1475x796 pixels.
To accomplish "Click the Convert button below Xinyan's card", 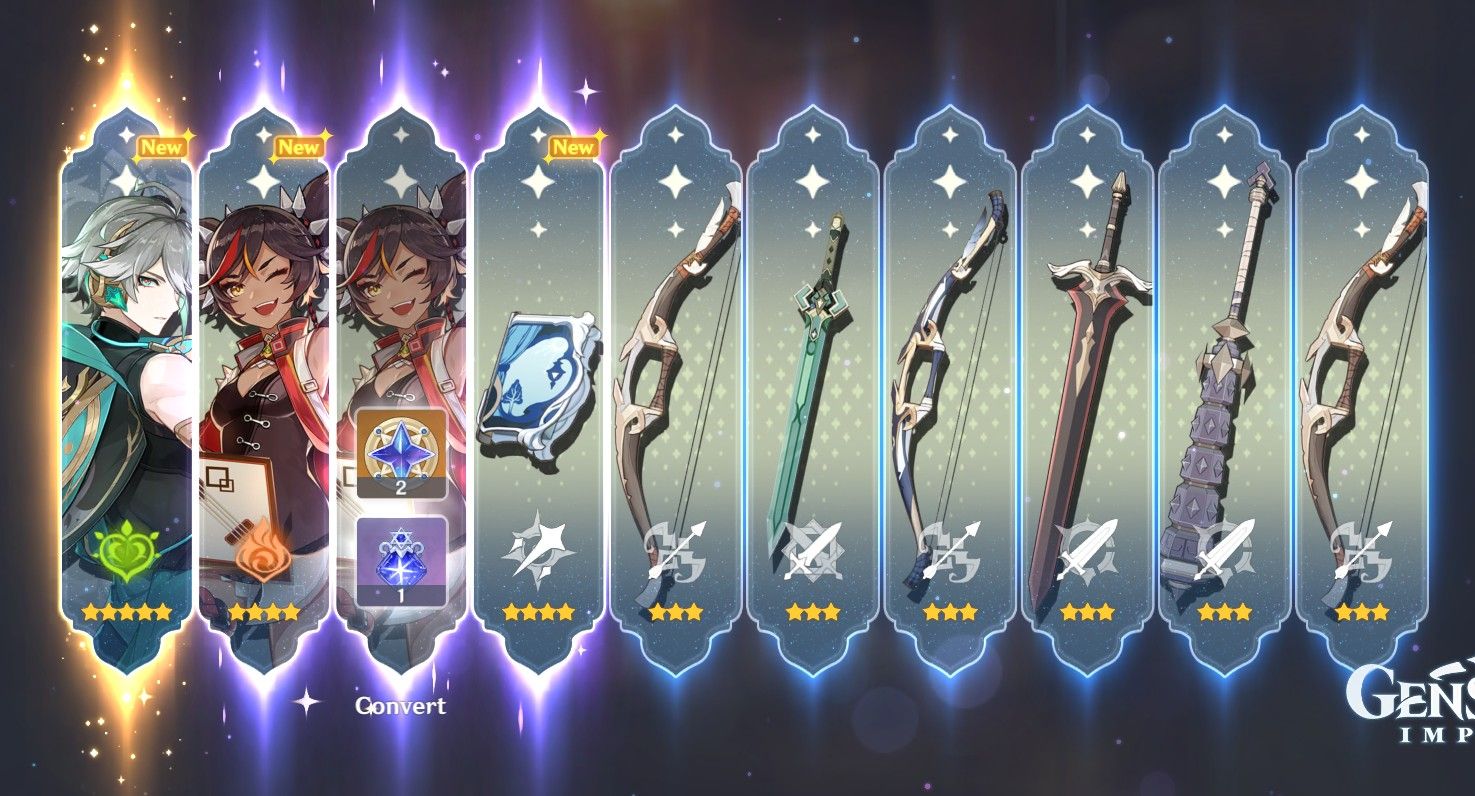I will 400,705.
